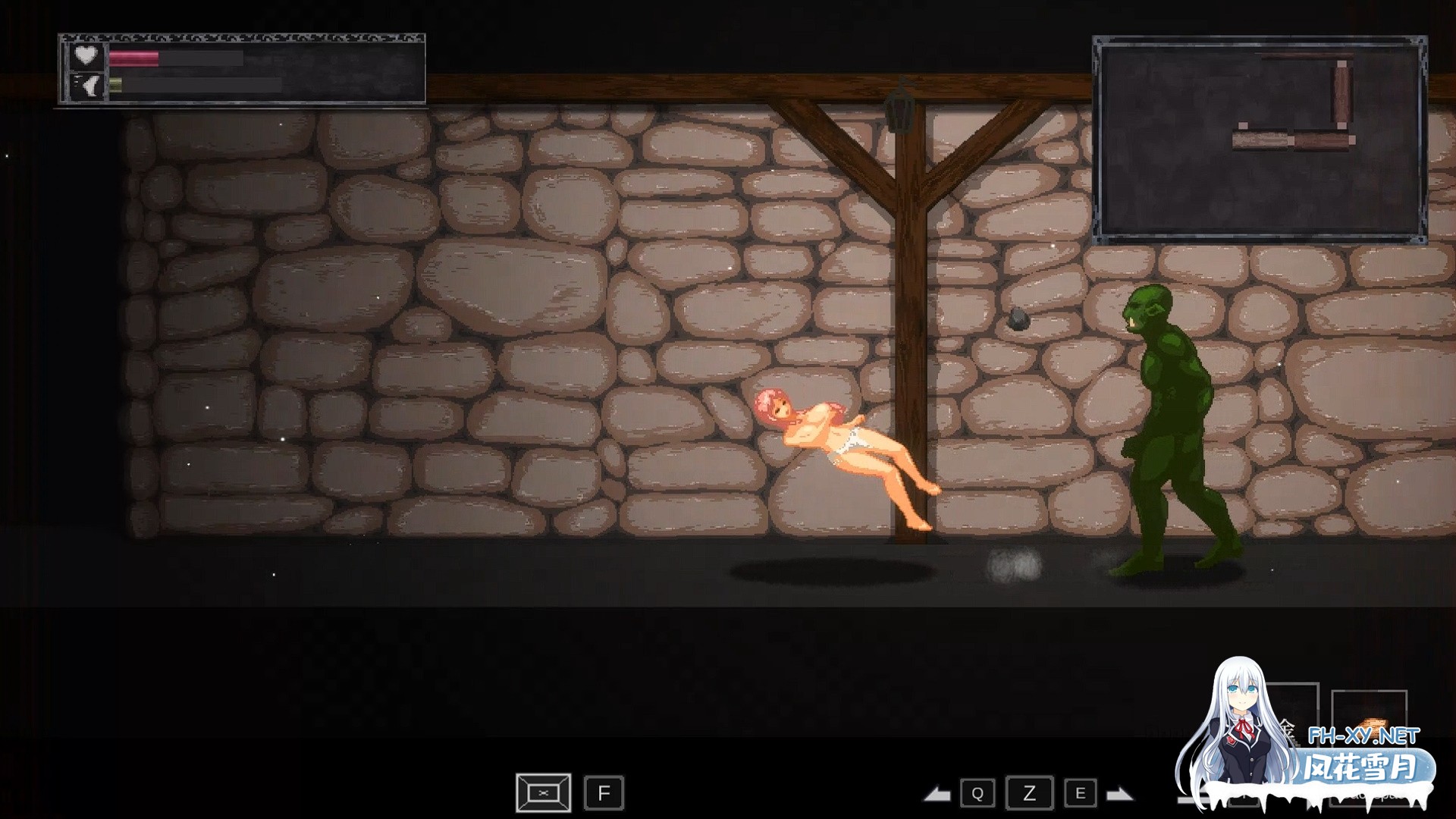
Task: Open the FH-XY.NET watermark link
Action: (1363, 735)
